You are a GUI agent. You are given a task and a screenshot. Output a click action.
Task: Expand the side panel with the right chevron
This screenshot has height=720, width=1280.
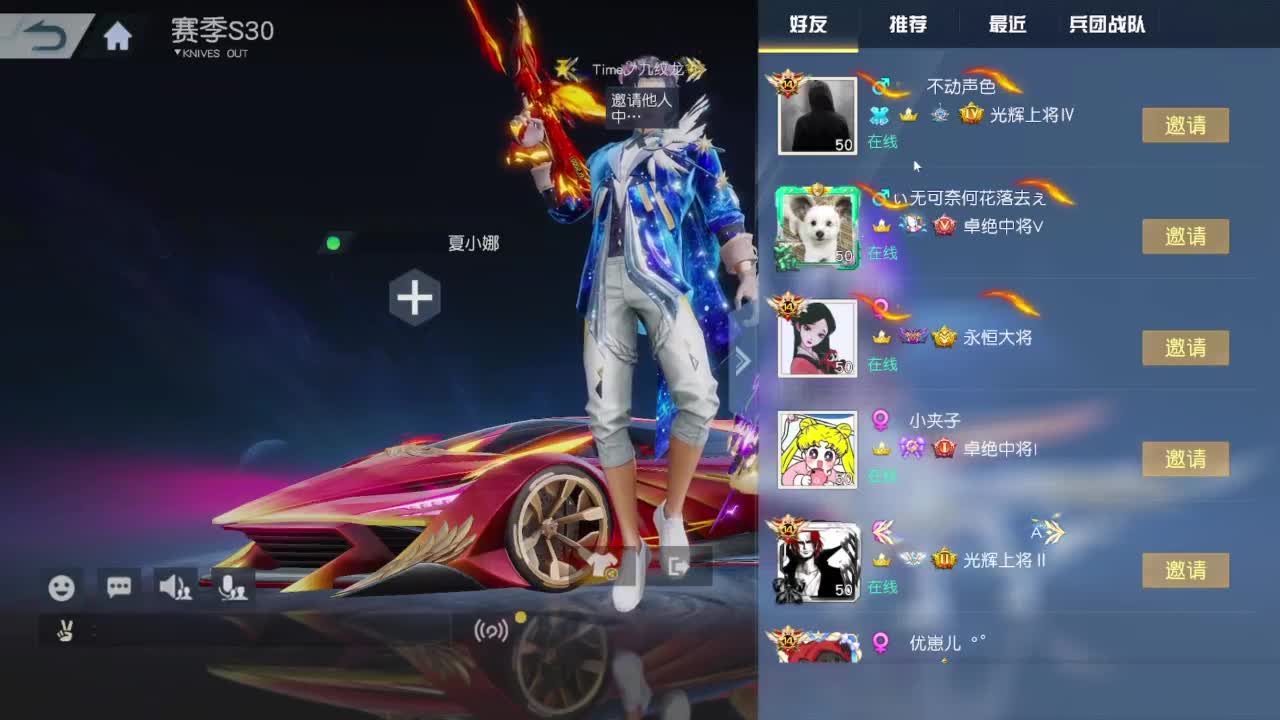pyautogui.click(x=742, y=360)
